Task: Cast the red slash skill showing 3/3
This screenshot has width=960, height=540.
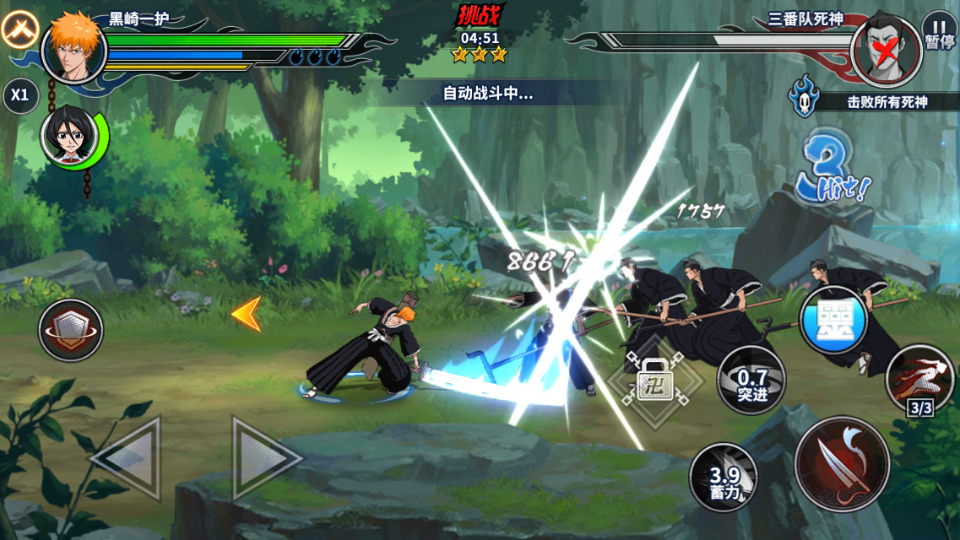Action: point(919,380)
